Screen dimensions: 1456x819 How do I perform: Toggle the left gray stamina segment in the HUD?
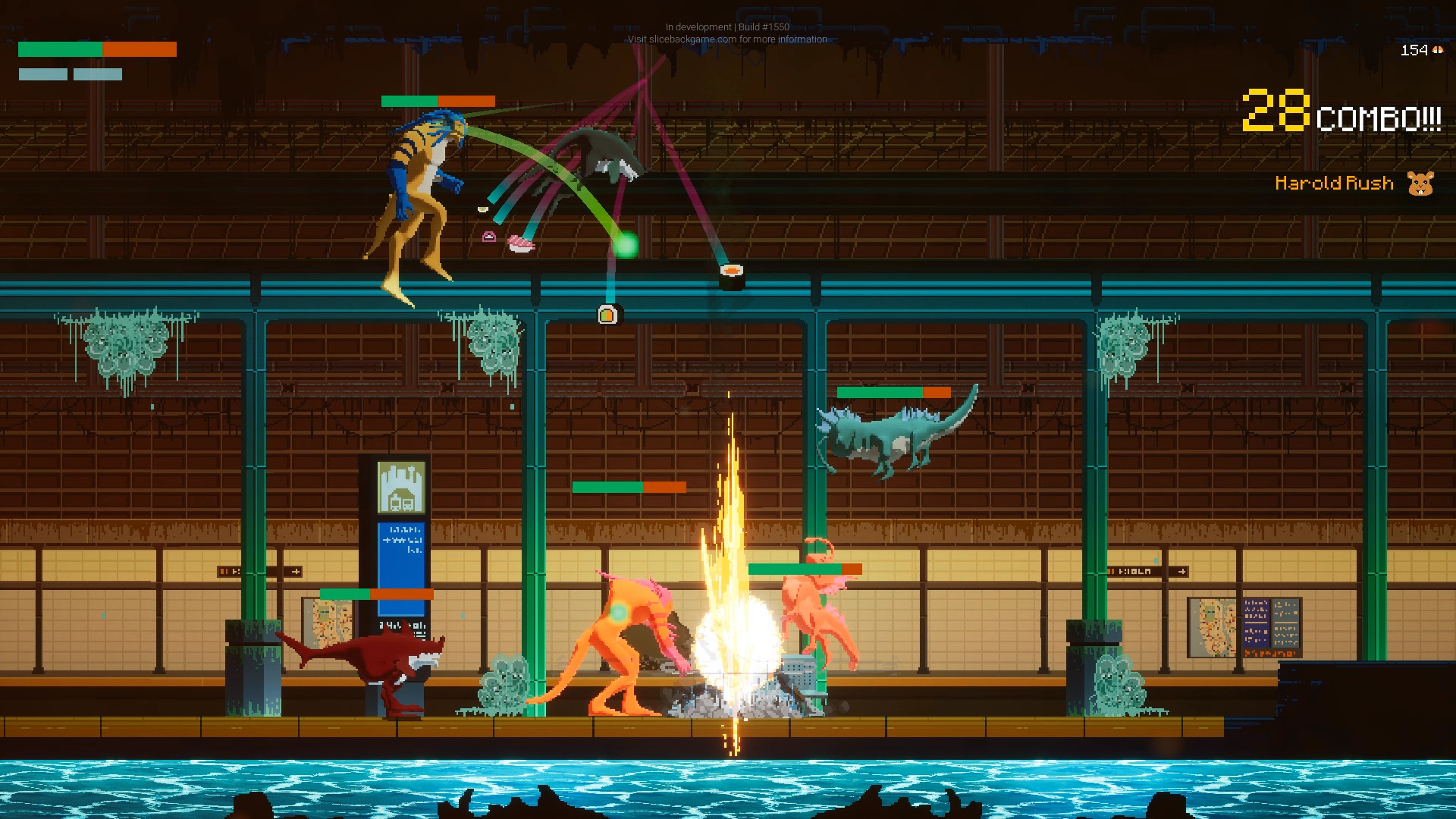(x=42, y=74)
